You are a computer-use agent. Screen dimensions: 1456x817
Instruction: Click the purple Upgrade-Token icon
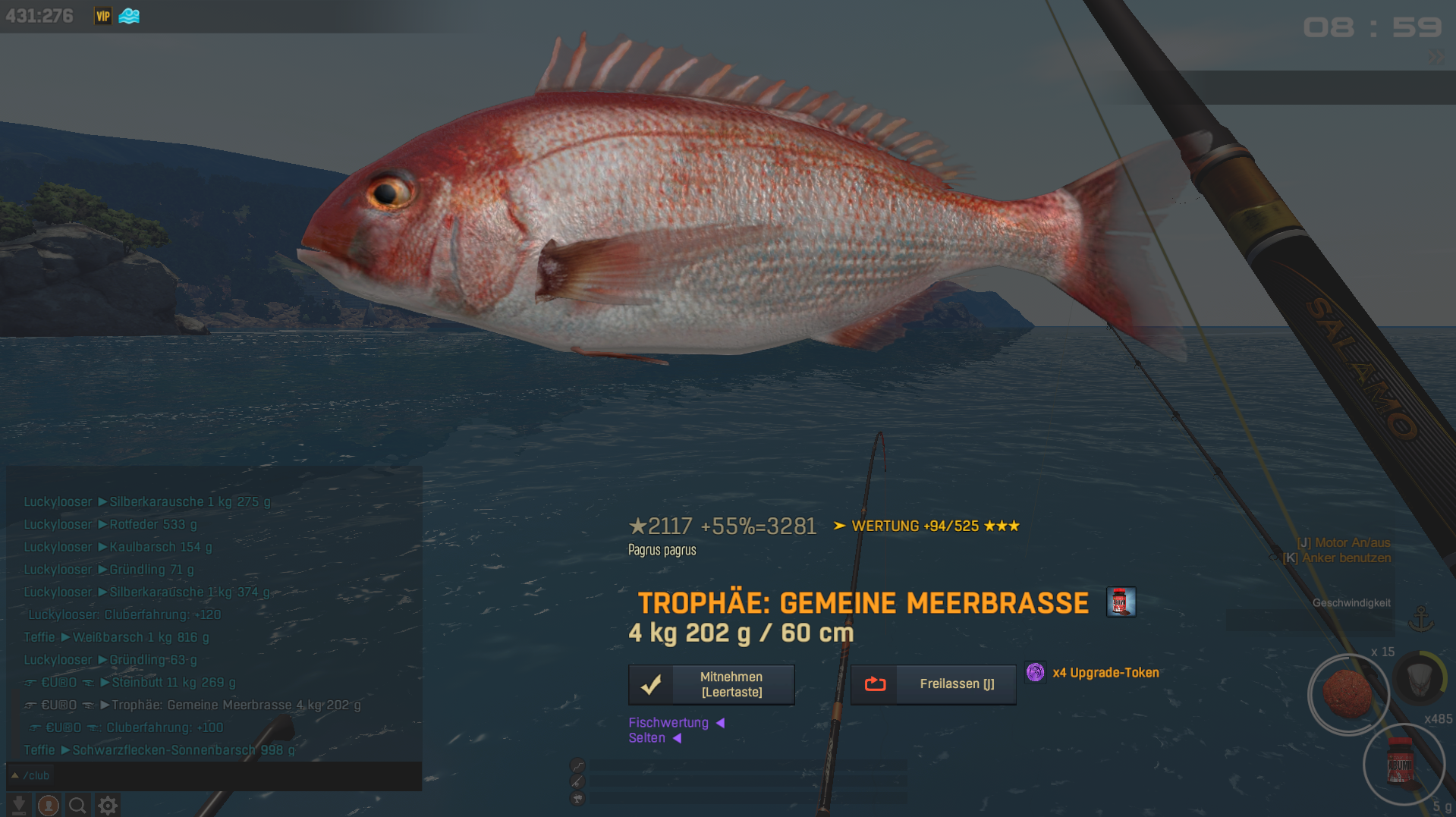[1035, 672]
